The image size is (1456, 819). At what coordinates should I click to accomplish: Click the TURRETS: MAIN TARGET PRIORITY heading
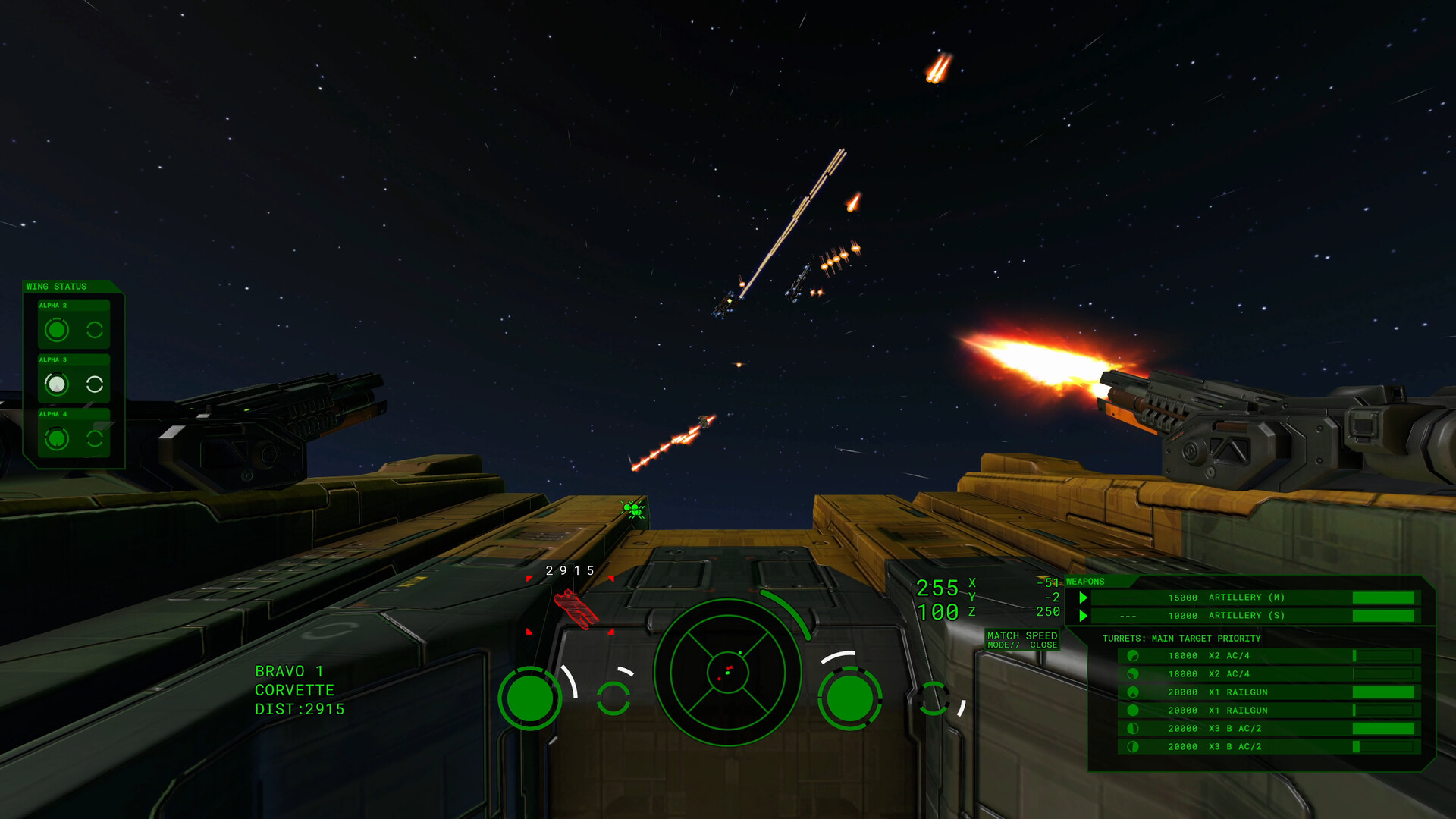coord(1181,638)
